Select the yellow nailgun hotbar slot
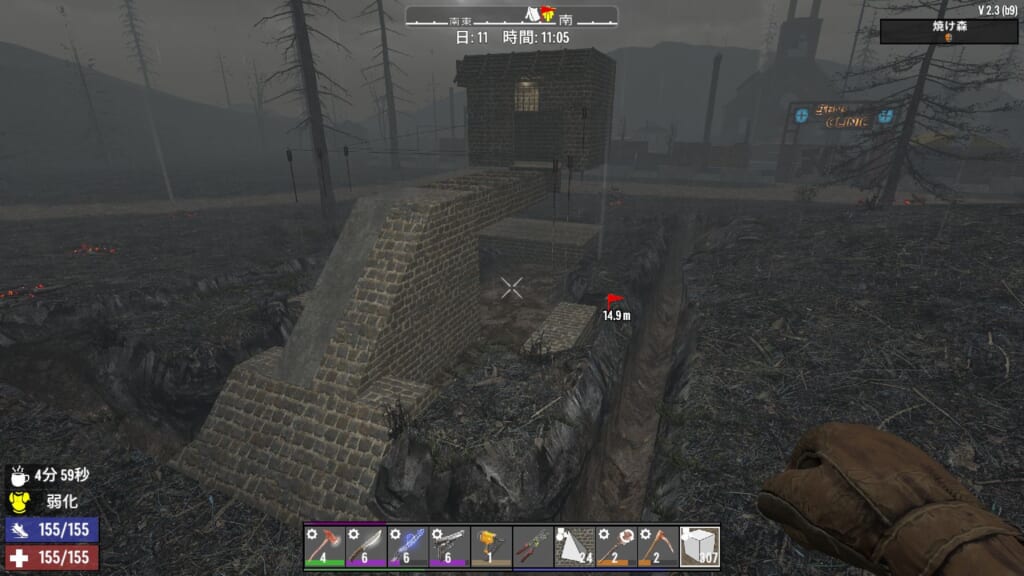 491,547
